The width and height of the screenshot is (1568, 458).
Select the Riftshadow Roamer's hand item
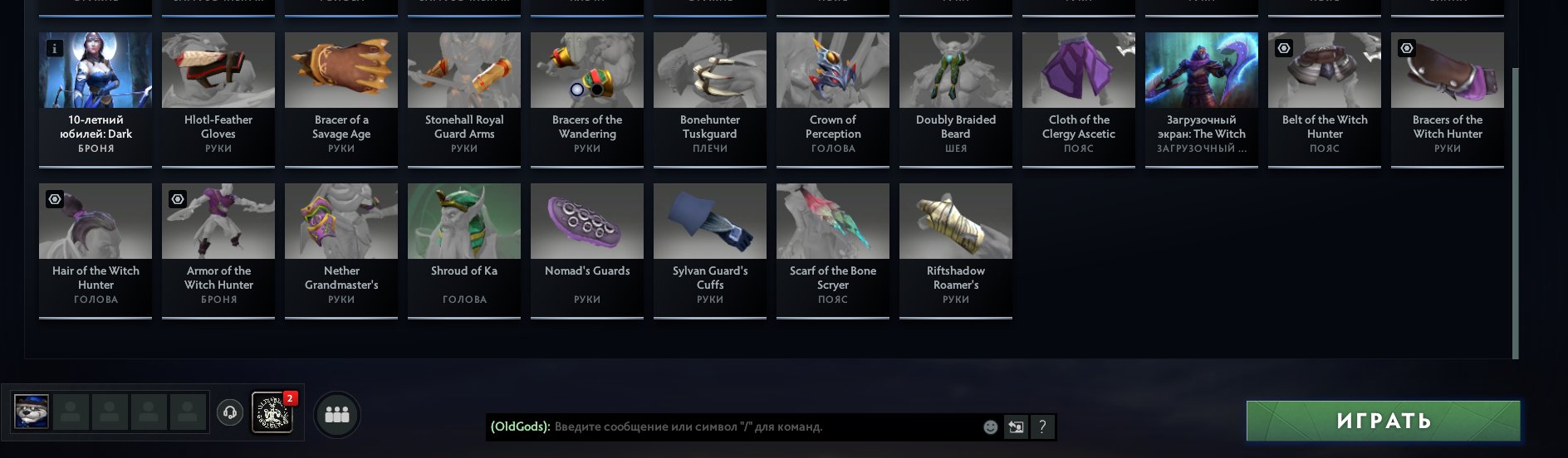point(956,249)
